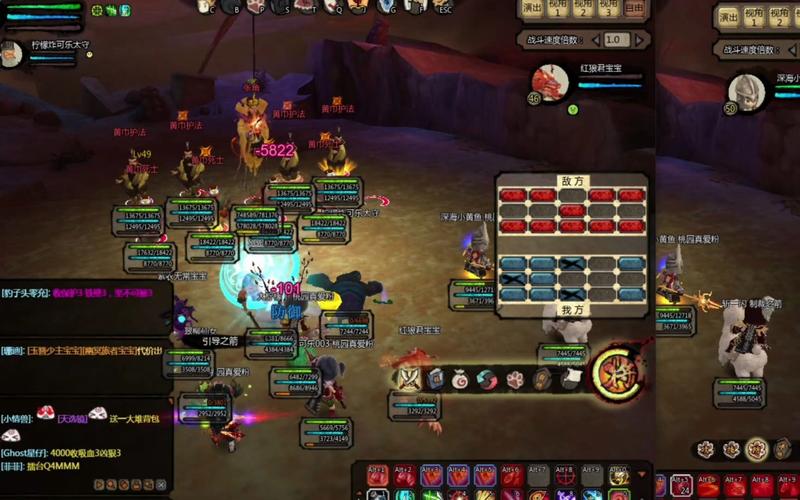800x500 pixels.
Task: Decrease battle speed with the left arrow
Action: pos(596,40)
